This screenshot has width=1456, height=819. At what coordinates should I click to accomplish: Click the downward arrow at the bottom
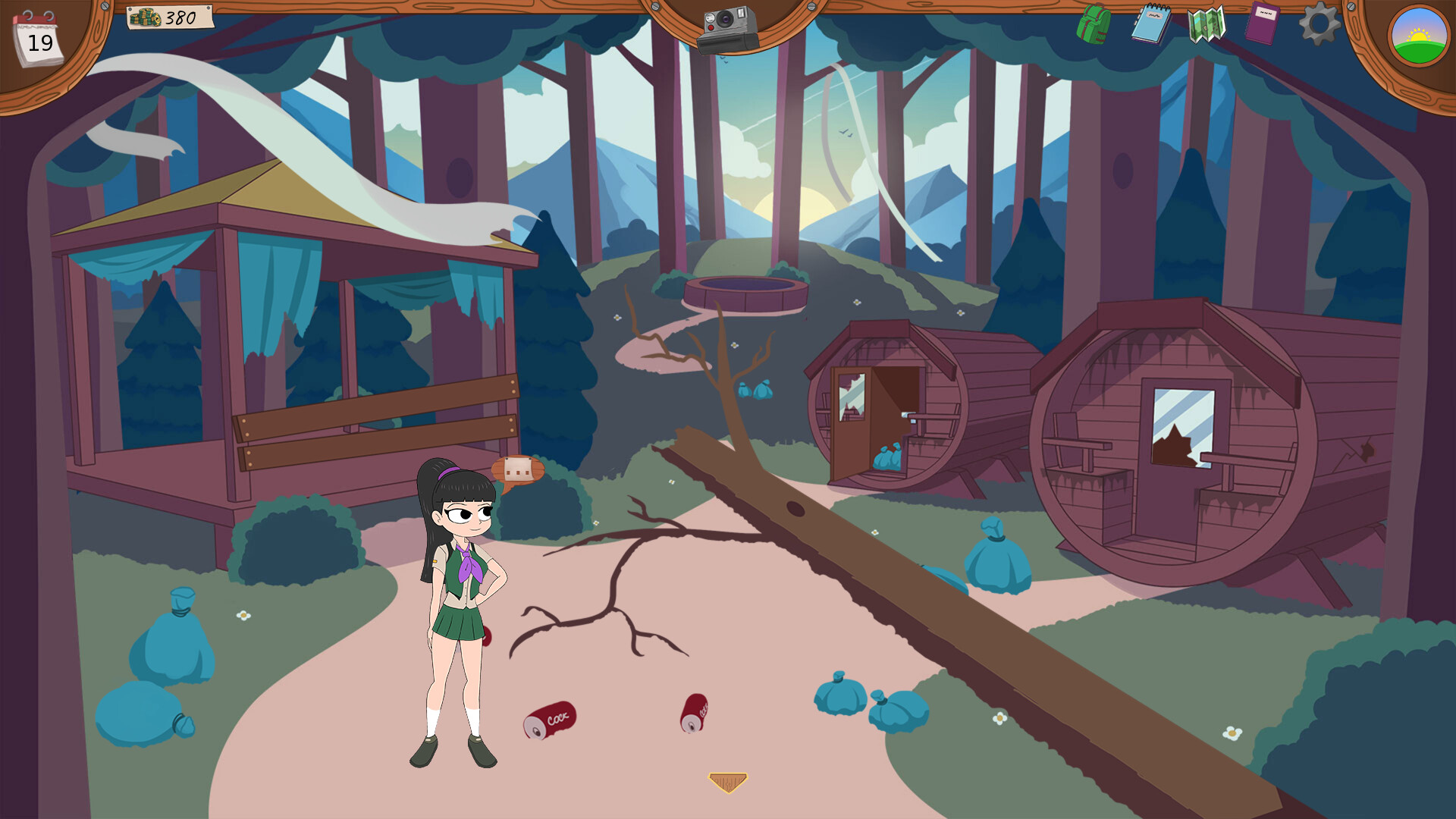point(727,782)
